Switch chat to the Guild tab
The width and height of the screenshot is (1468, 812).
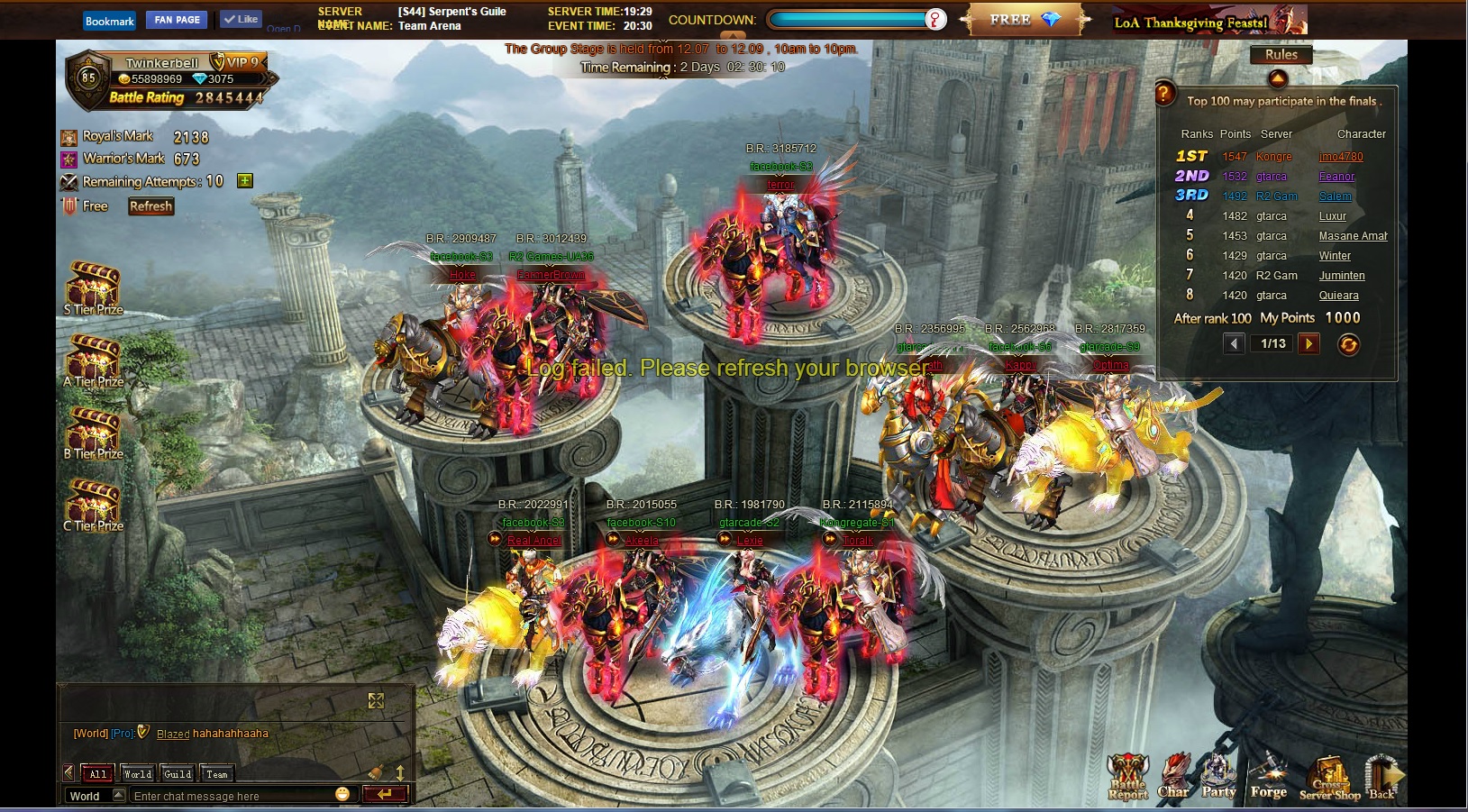(x=178, y=774)
